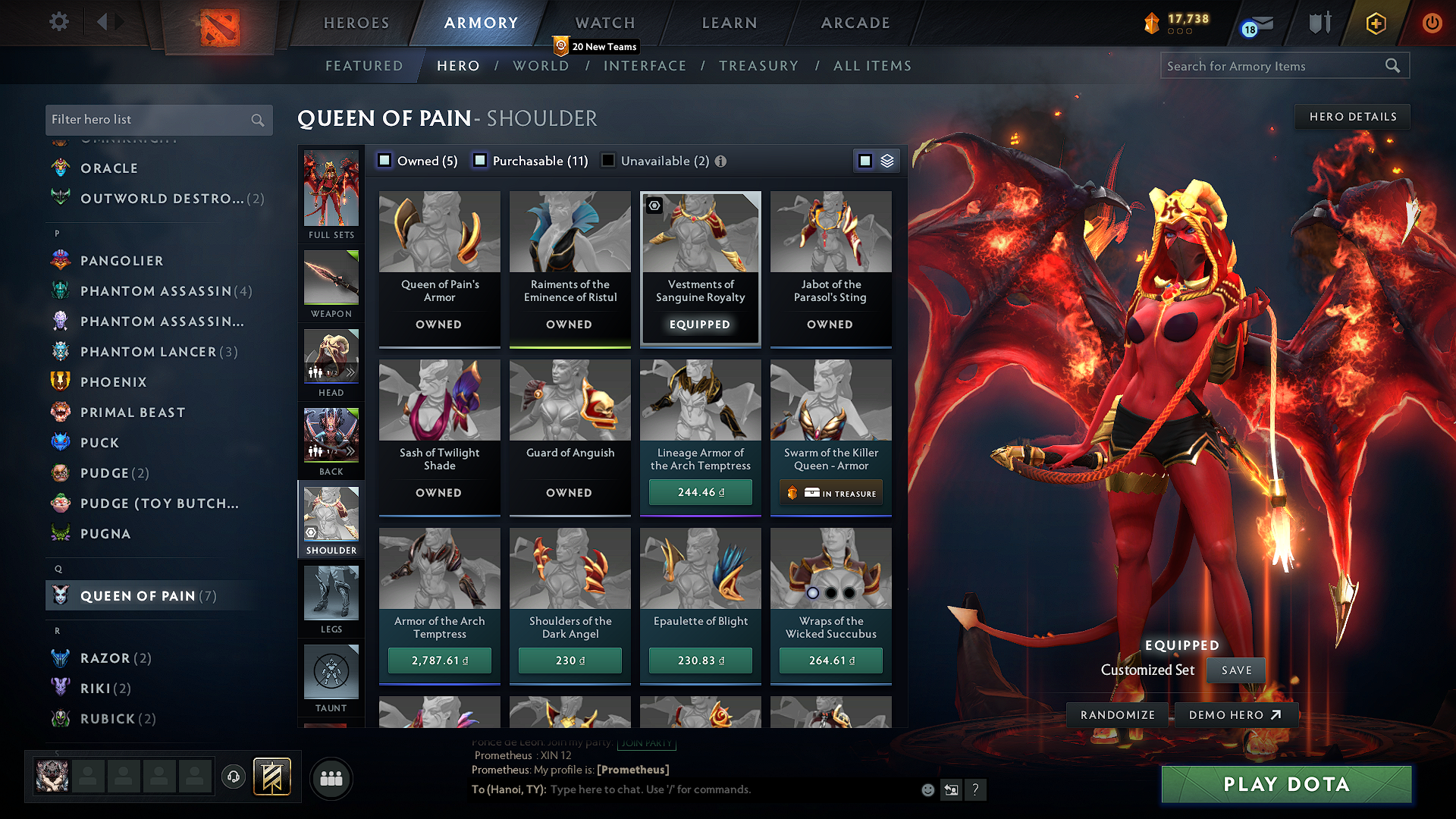Click the shards currency plus icon
Viewport: 1456px width, 819px height.
pos(1375,23)
